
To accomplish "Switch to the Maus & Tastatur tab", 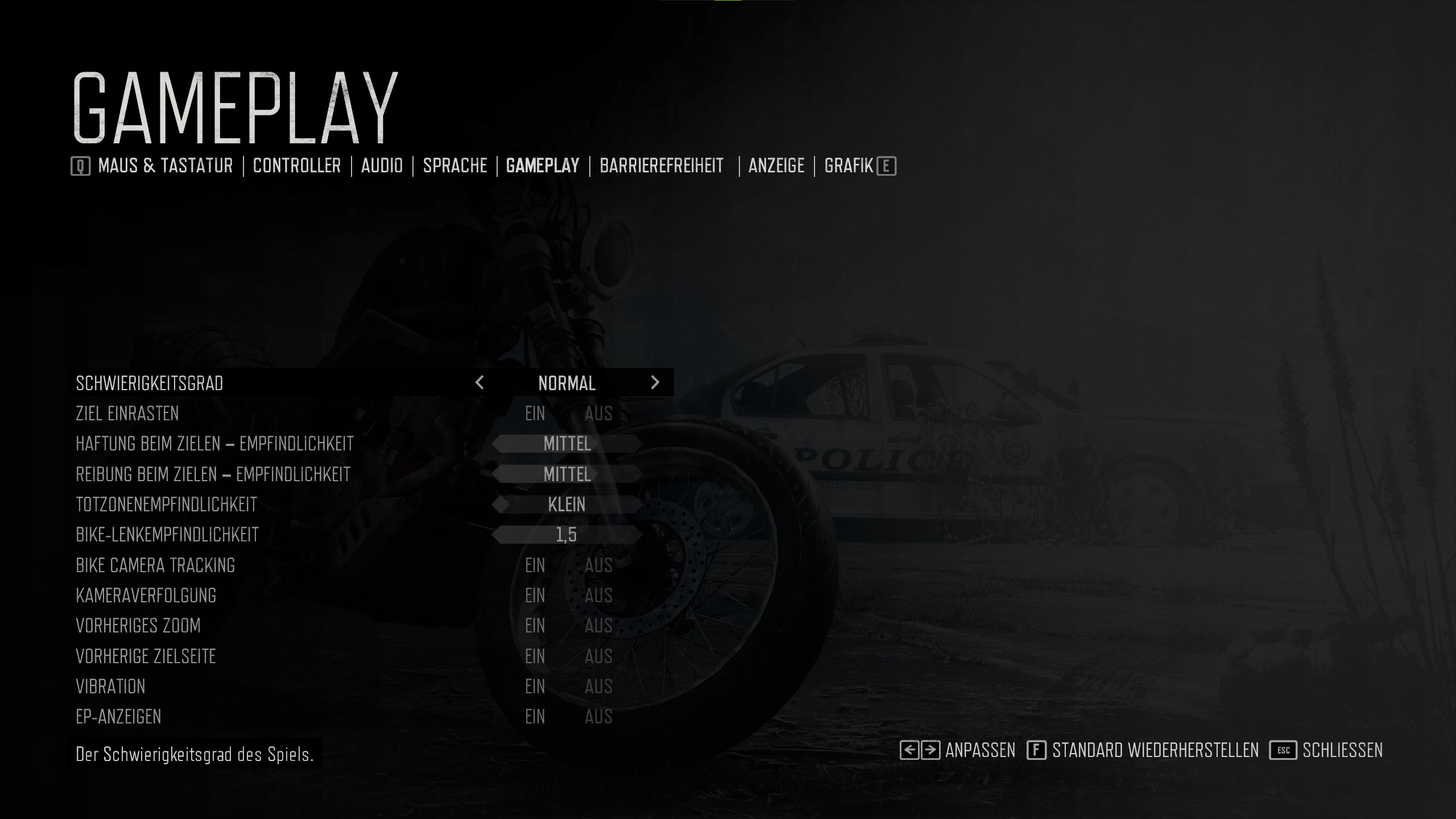I will coord(165,166).
